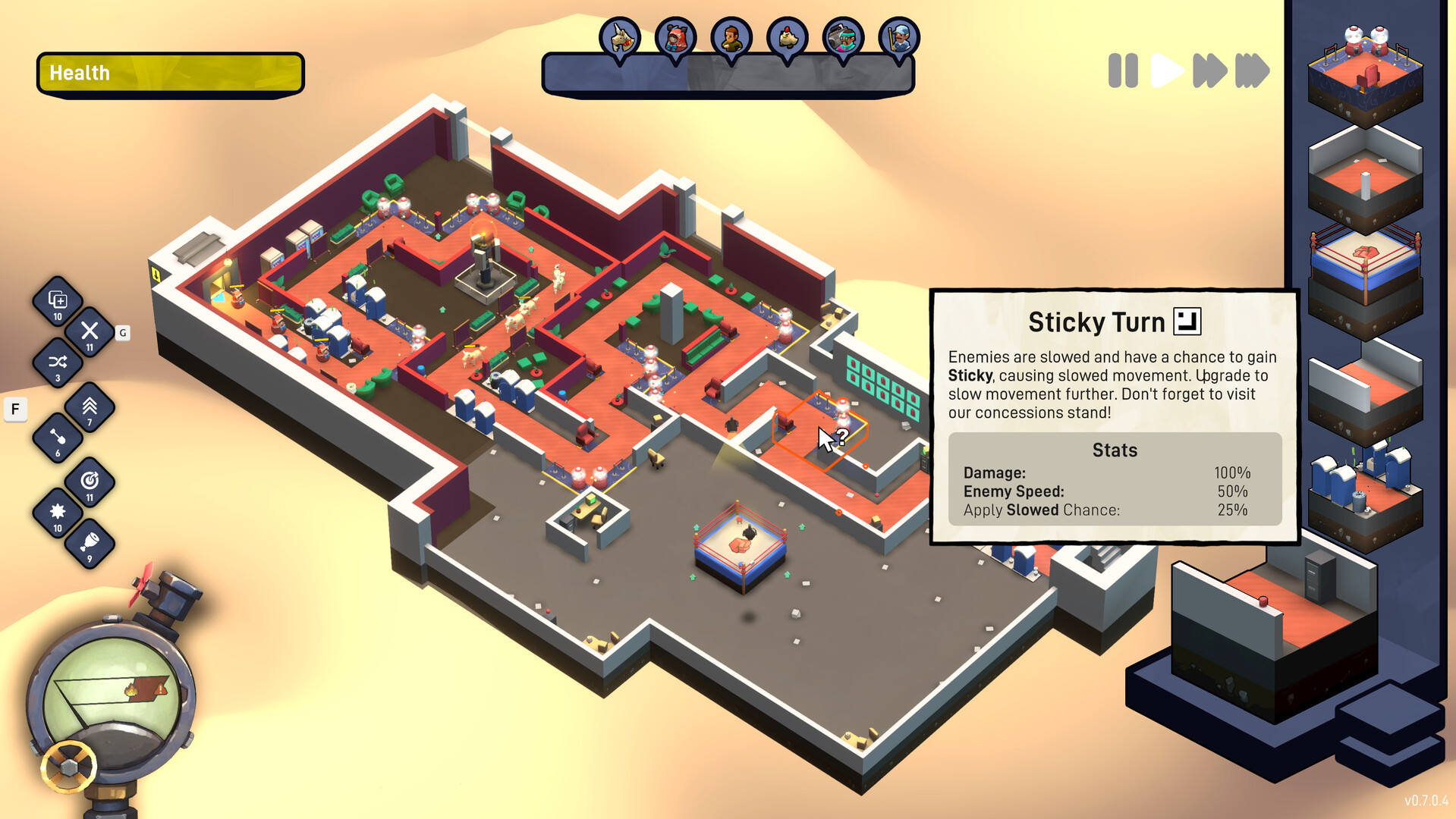The image size is (1456, 819).
Task: Enable maximum game speed
Action: tap(1252, 71)
